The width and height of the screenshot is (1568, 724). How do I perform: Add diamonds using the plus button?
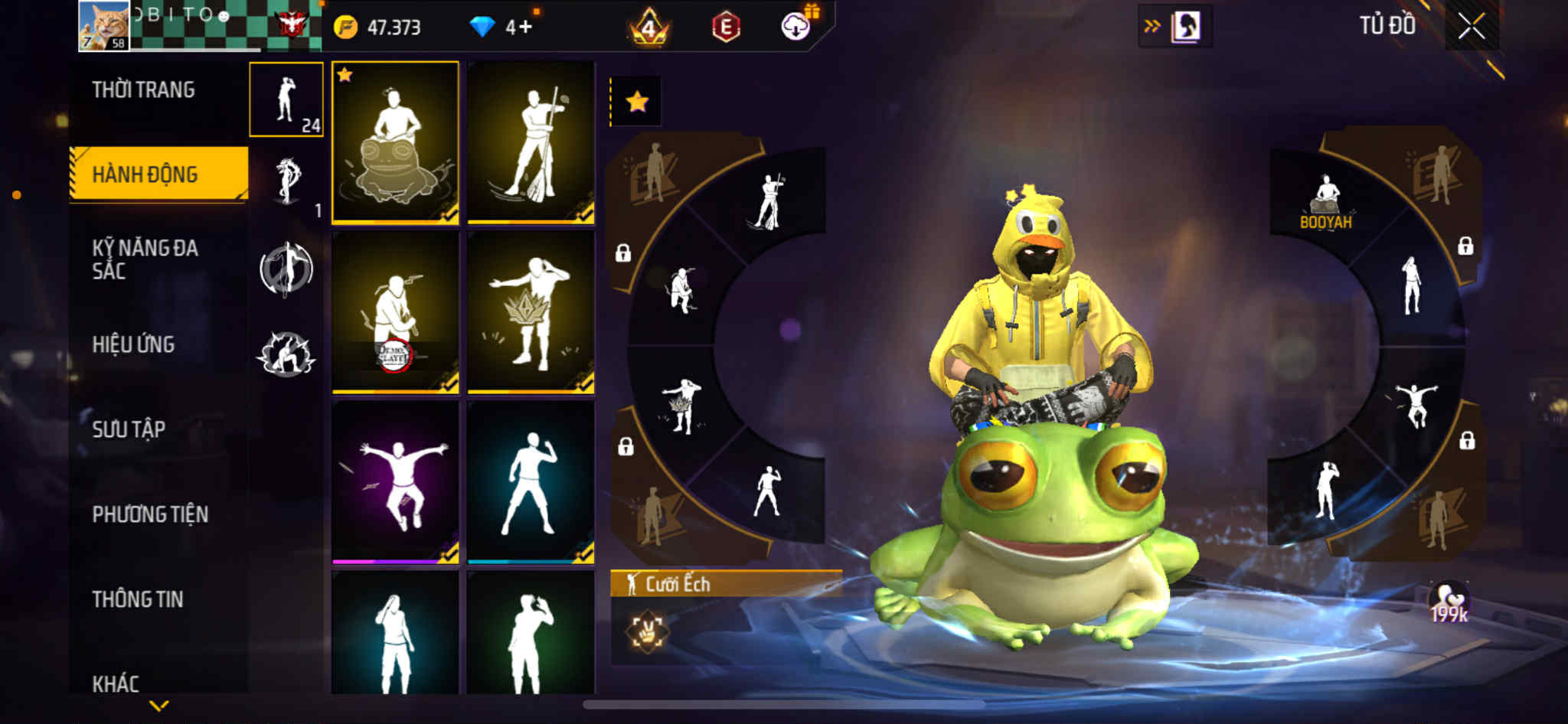(x=524, y=28)
